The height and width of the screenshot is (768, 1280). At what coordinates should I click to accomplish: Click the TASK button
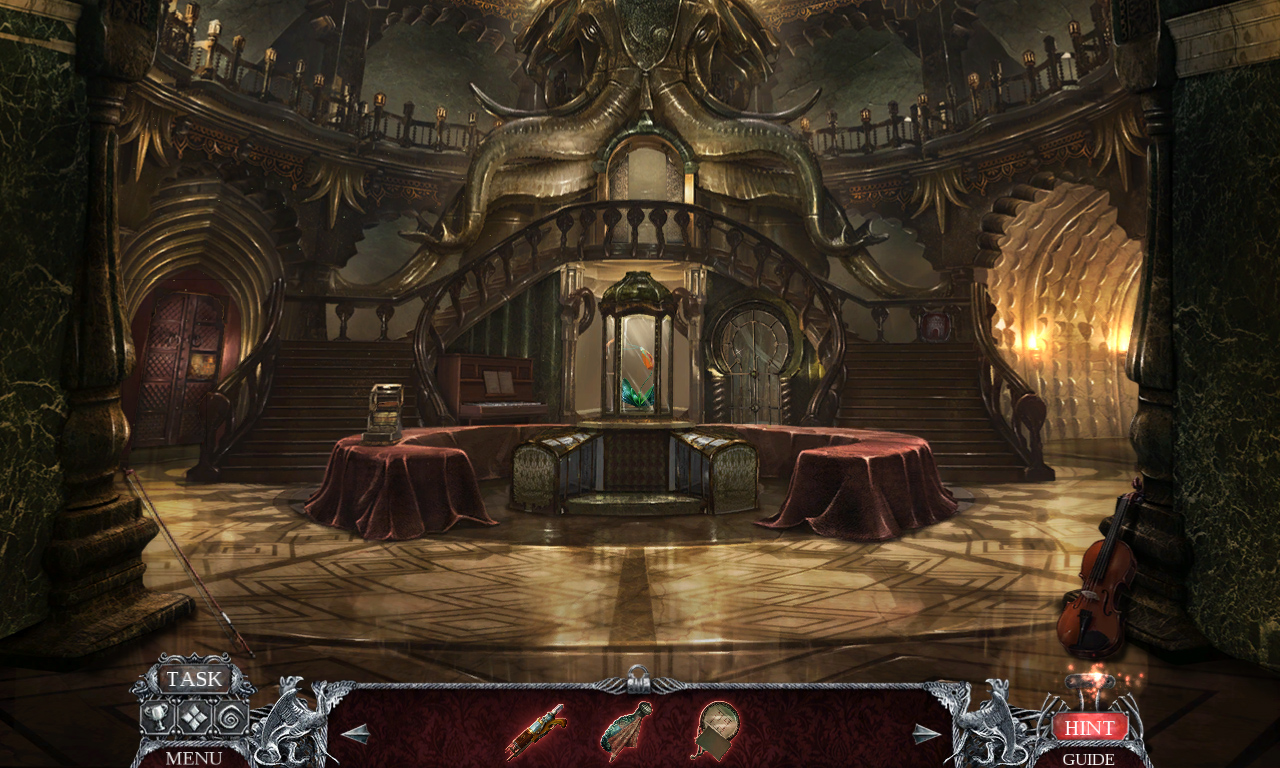click(x=194, y=679)
